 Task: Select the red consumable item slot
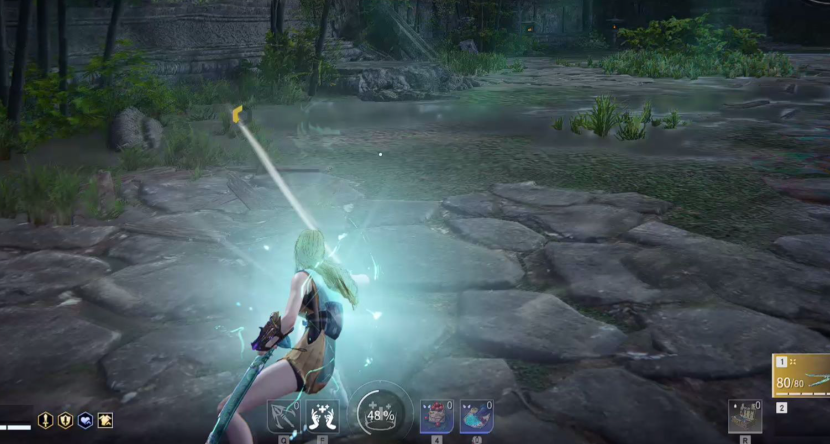[436, 416]
